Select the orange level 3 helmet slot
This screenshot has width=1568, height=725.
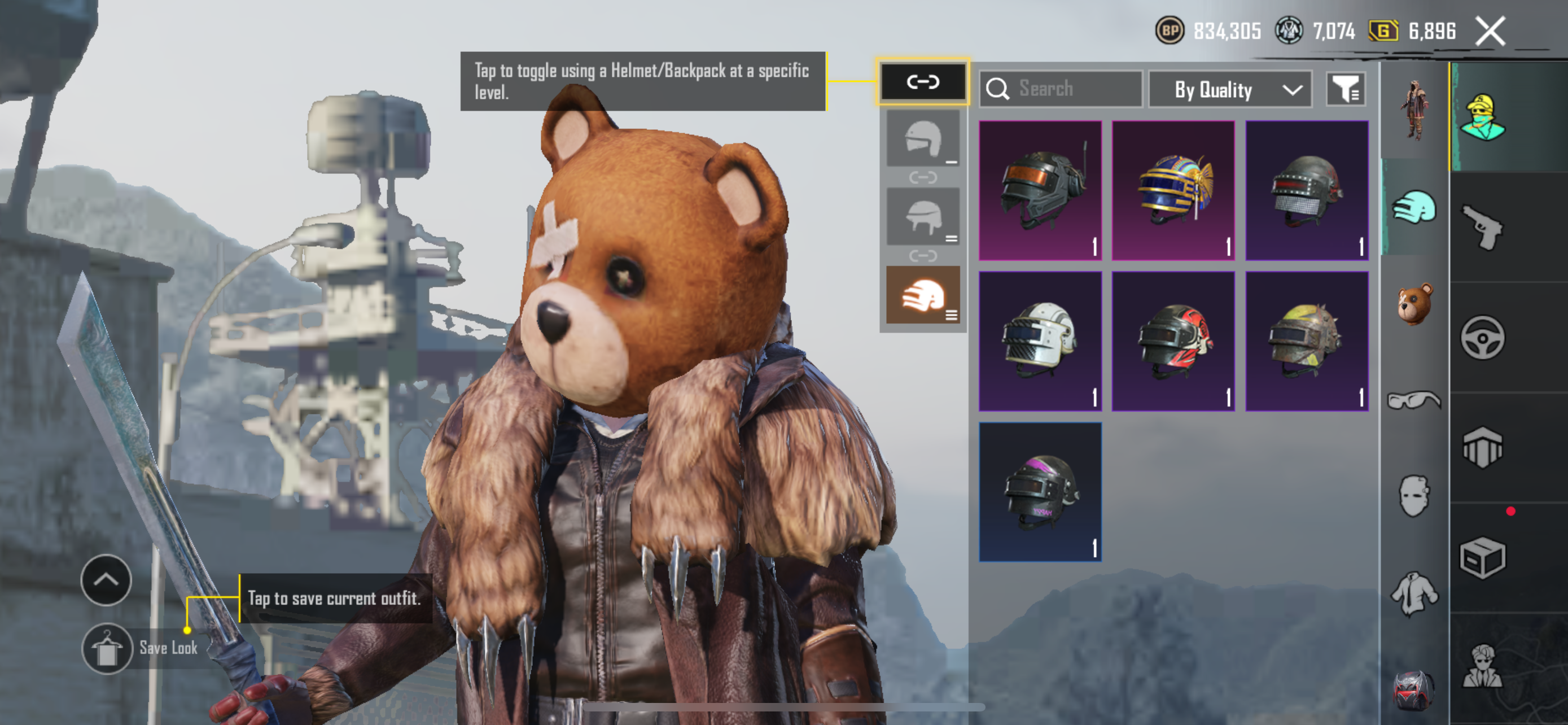[923, 295]
